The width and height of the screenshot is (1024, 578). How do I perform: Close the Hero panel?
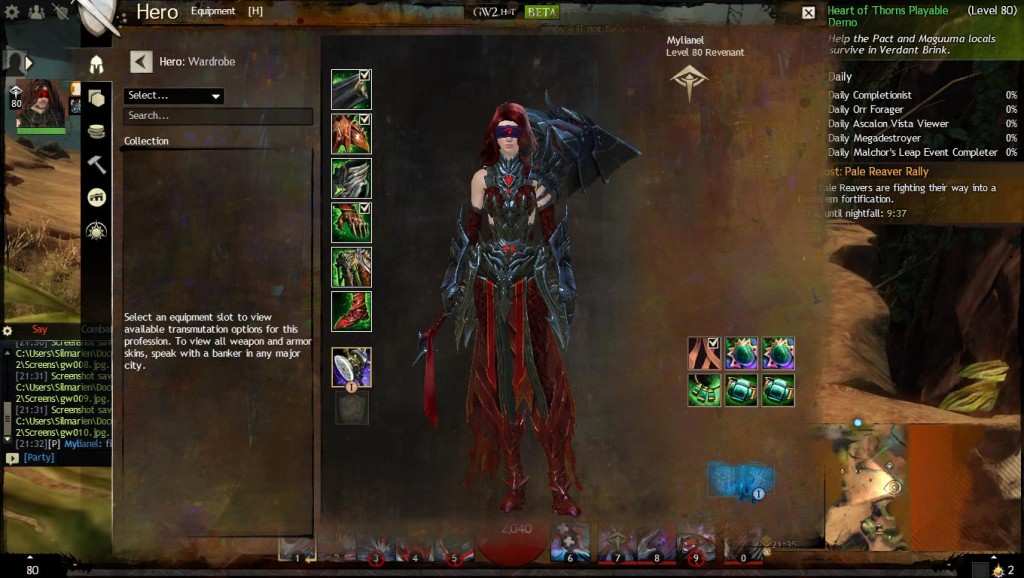tap(808, 13)
